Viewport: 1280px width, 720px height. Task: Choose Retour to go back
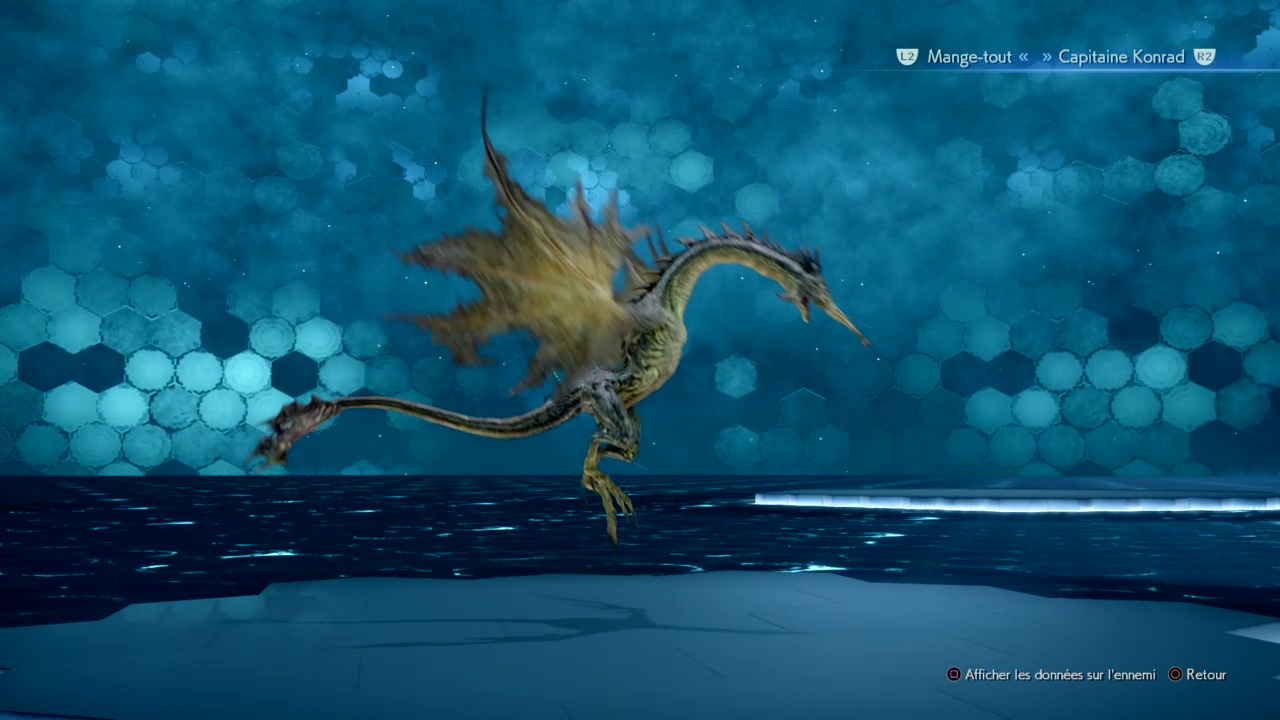[1204, 675]
